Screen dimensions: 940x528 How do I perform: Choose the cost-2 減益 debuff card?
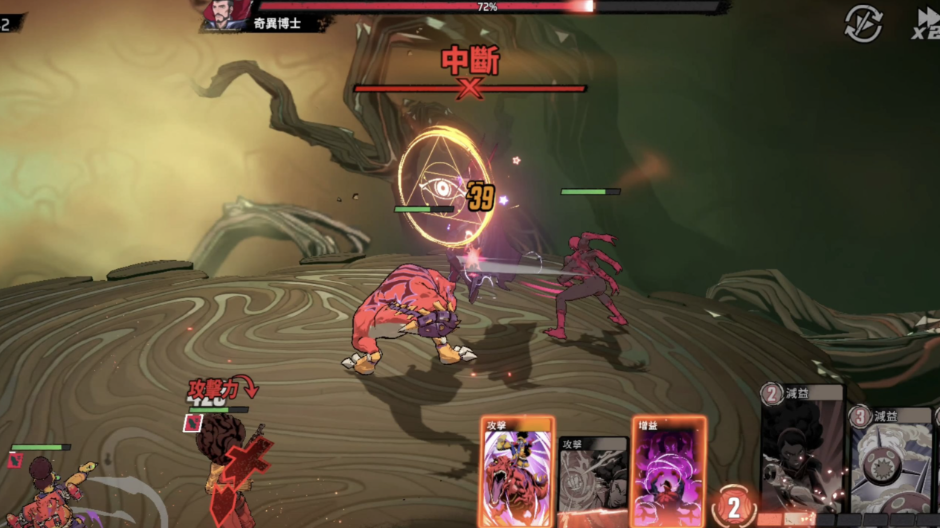click(x=802, y=450)
